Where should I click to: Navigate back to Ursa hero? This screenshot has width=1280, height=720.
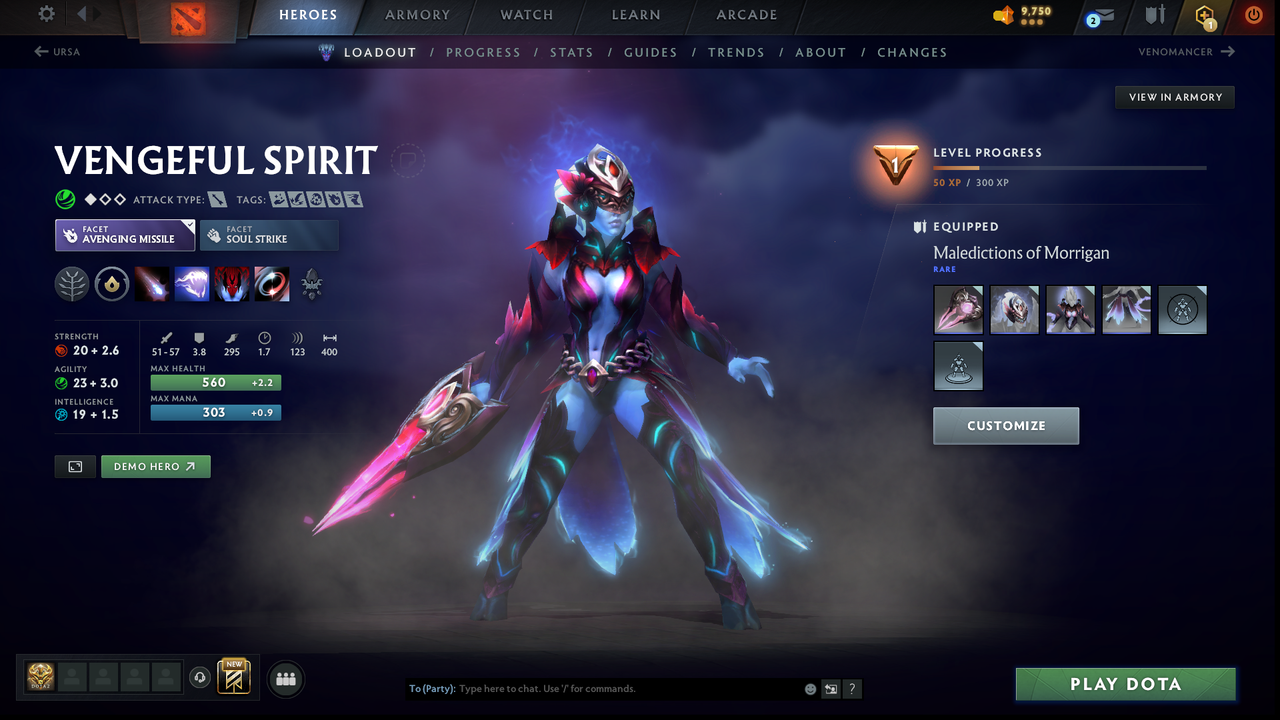pos(57,51)
